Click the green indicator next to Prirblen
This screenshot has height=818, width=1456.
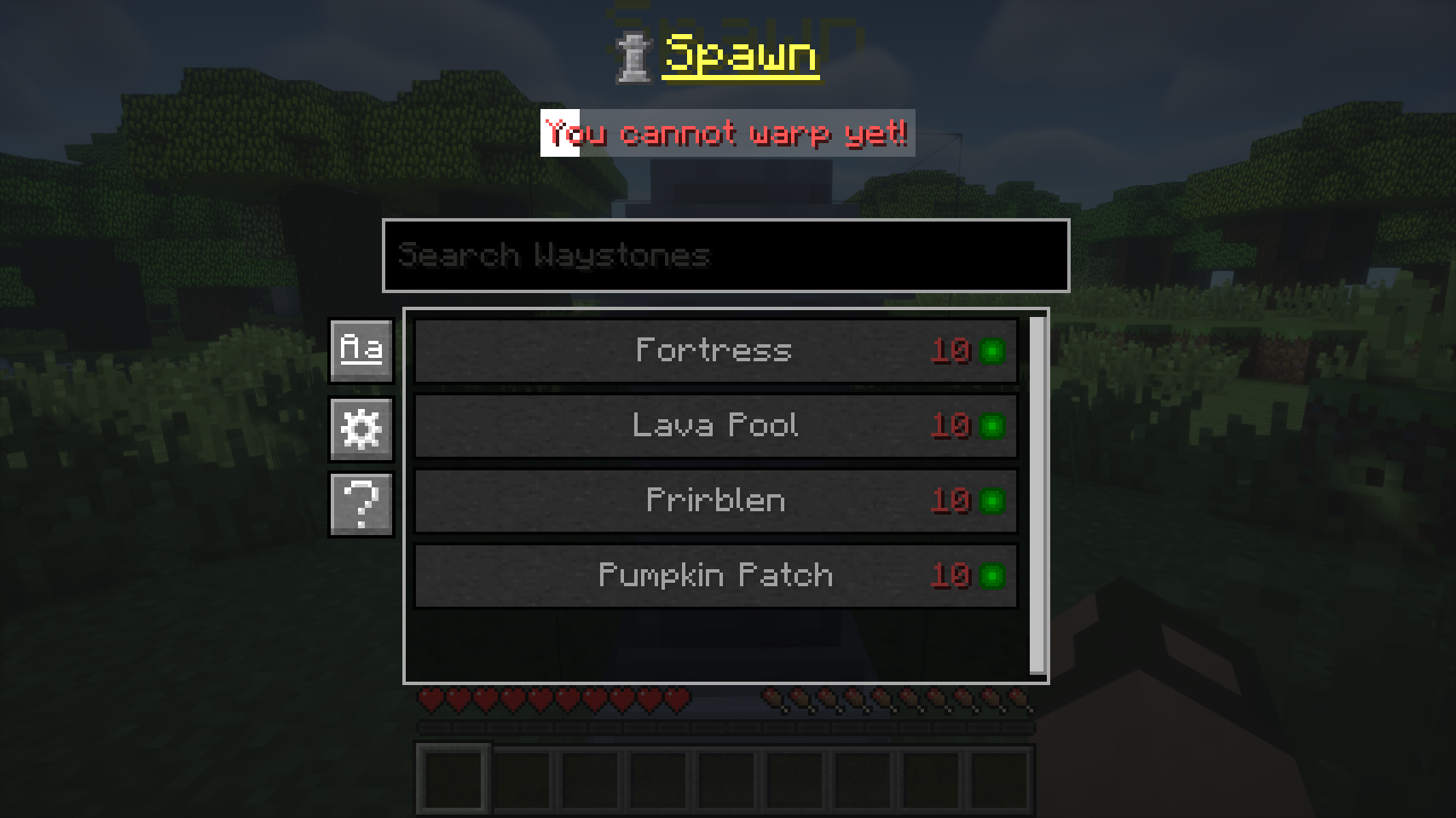pos(994,501)
